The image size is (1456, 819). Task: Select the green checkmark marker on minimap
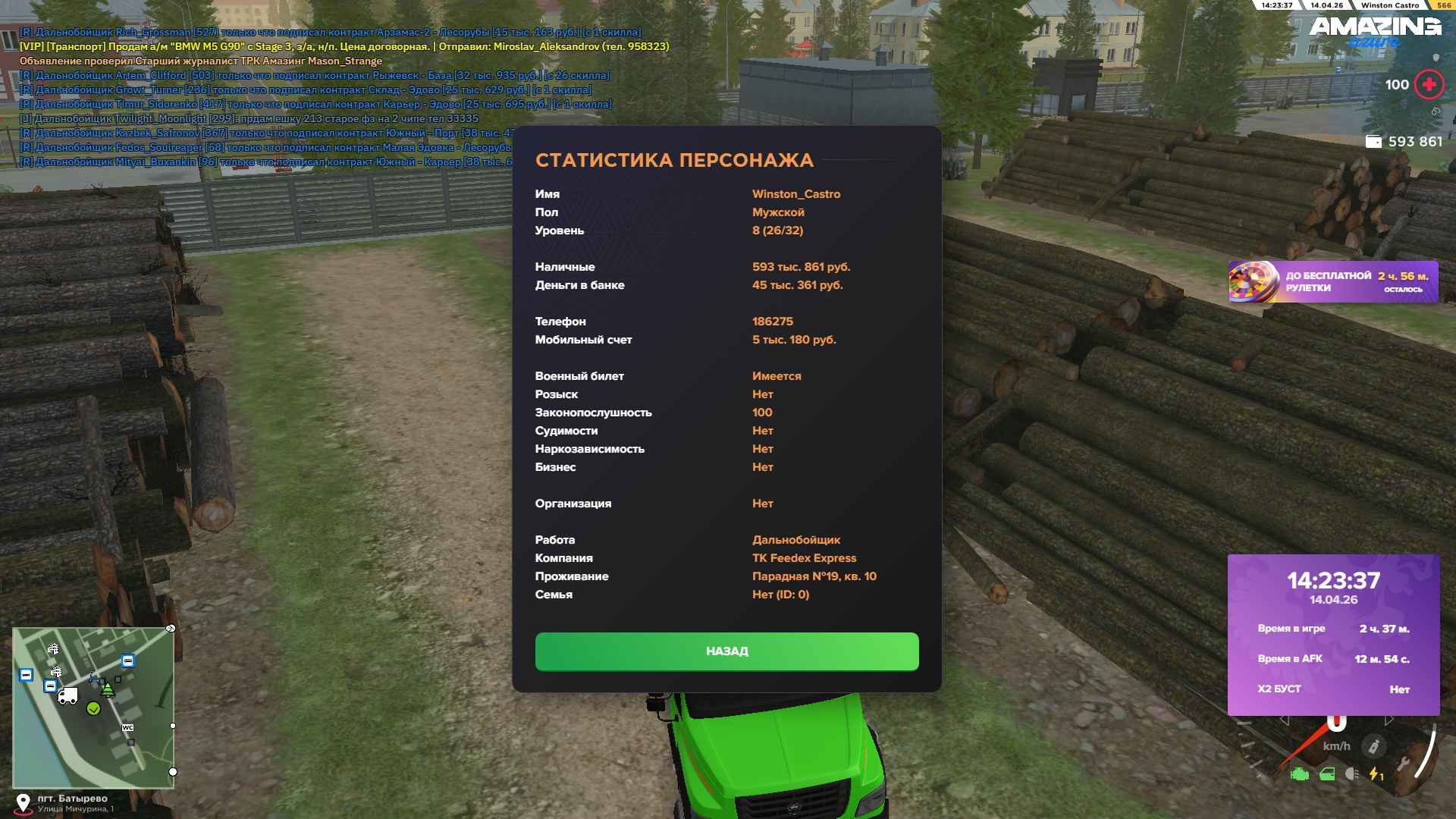point(94,709)
